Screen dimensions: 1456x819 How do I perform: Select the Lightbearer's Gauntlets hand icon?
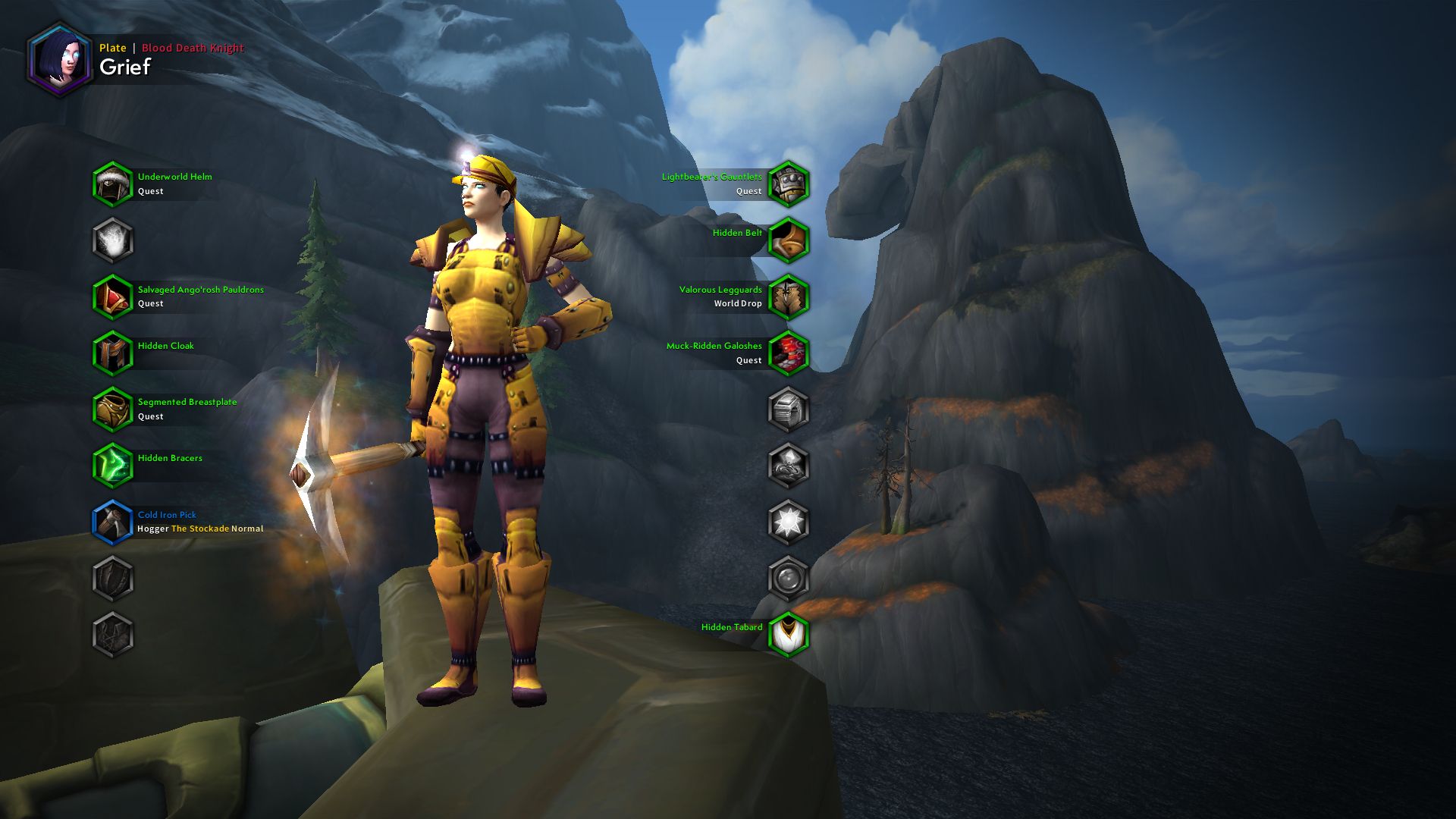tap(789, 184)
